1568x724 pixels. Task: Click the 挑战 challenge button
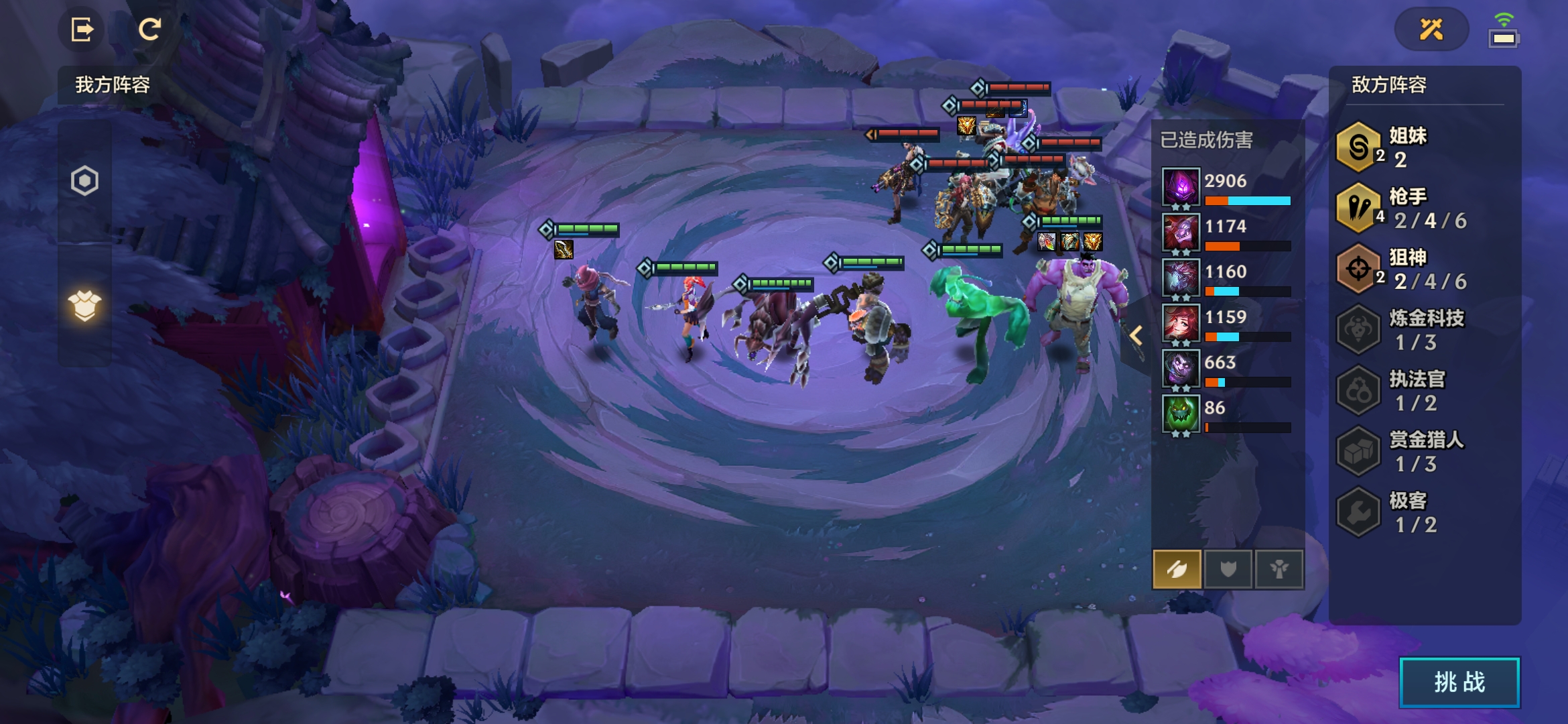pos(1459,682)
